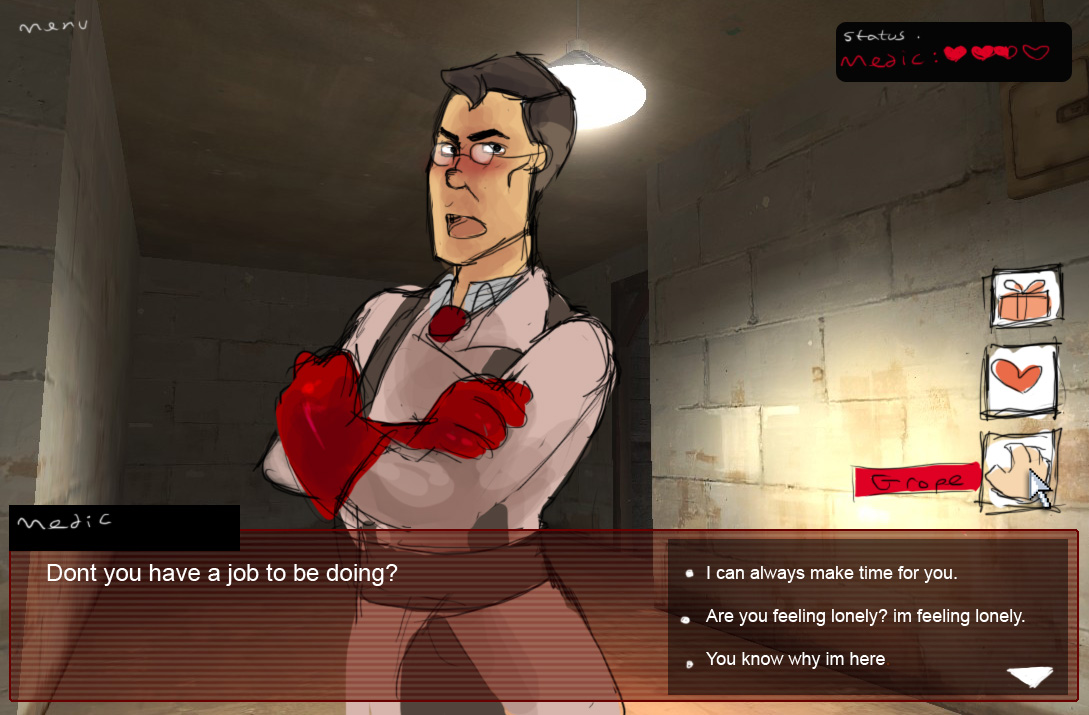Reply "I can always make time for you."
The image size is (1089, 715).
tap(831, 574)
